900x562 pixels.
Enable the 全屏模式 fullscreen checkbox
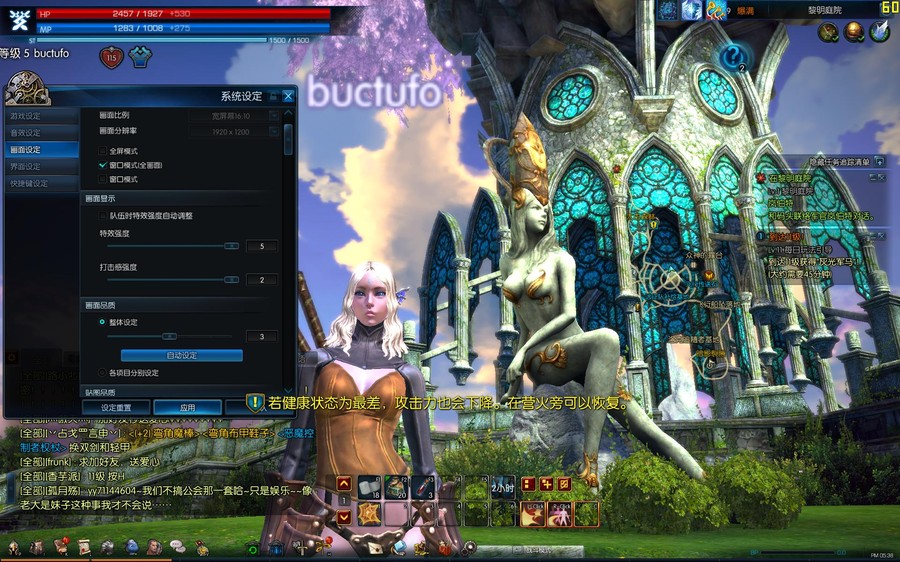tap(103, 150)
